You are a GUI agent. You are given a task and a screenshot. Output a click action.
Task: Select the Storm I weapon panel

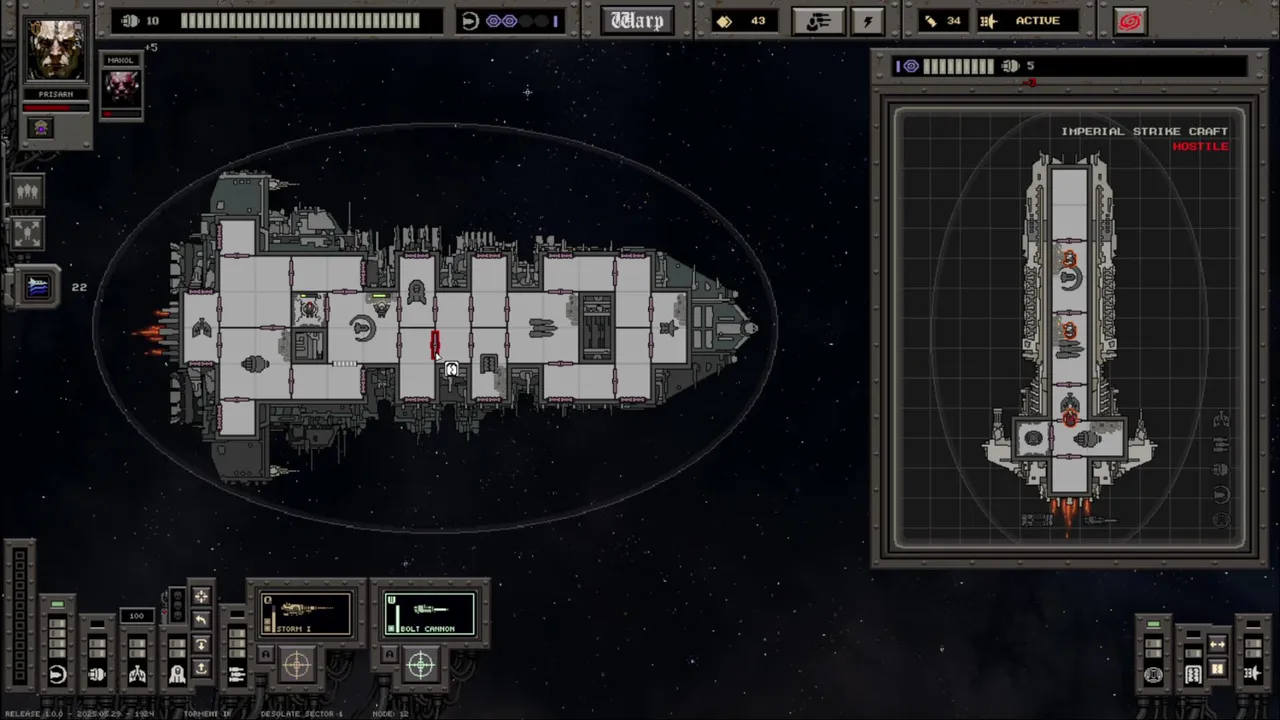tap(306, 613)
